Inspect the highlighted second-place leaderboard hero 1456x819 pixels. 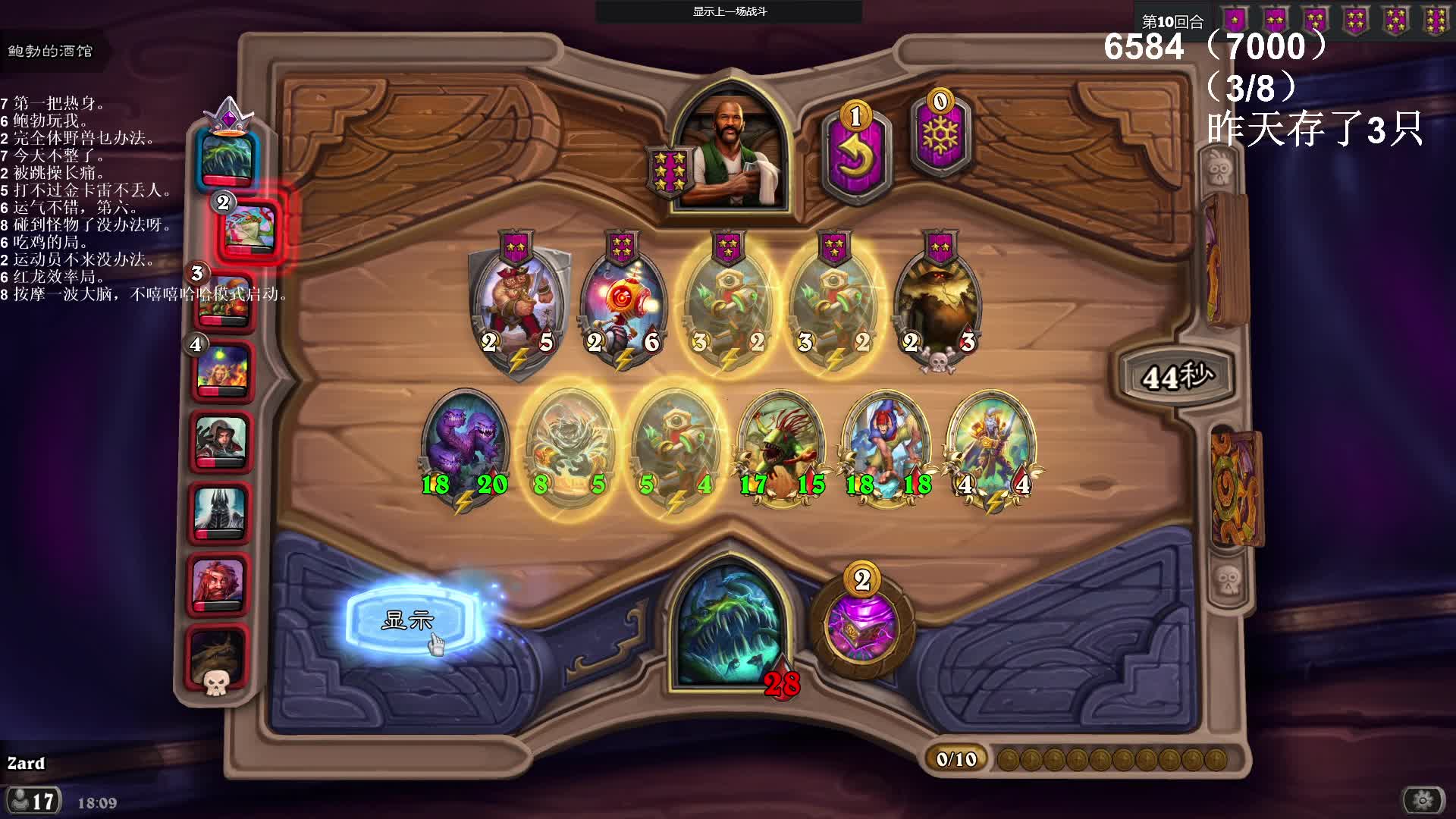coord(250,227)
